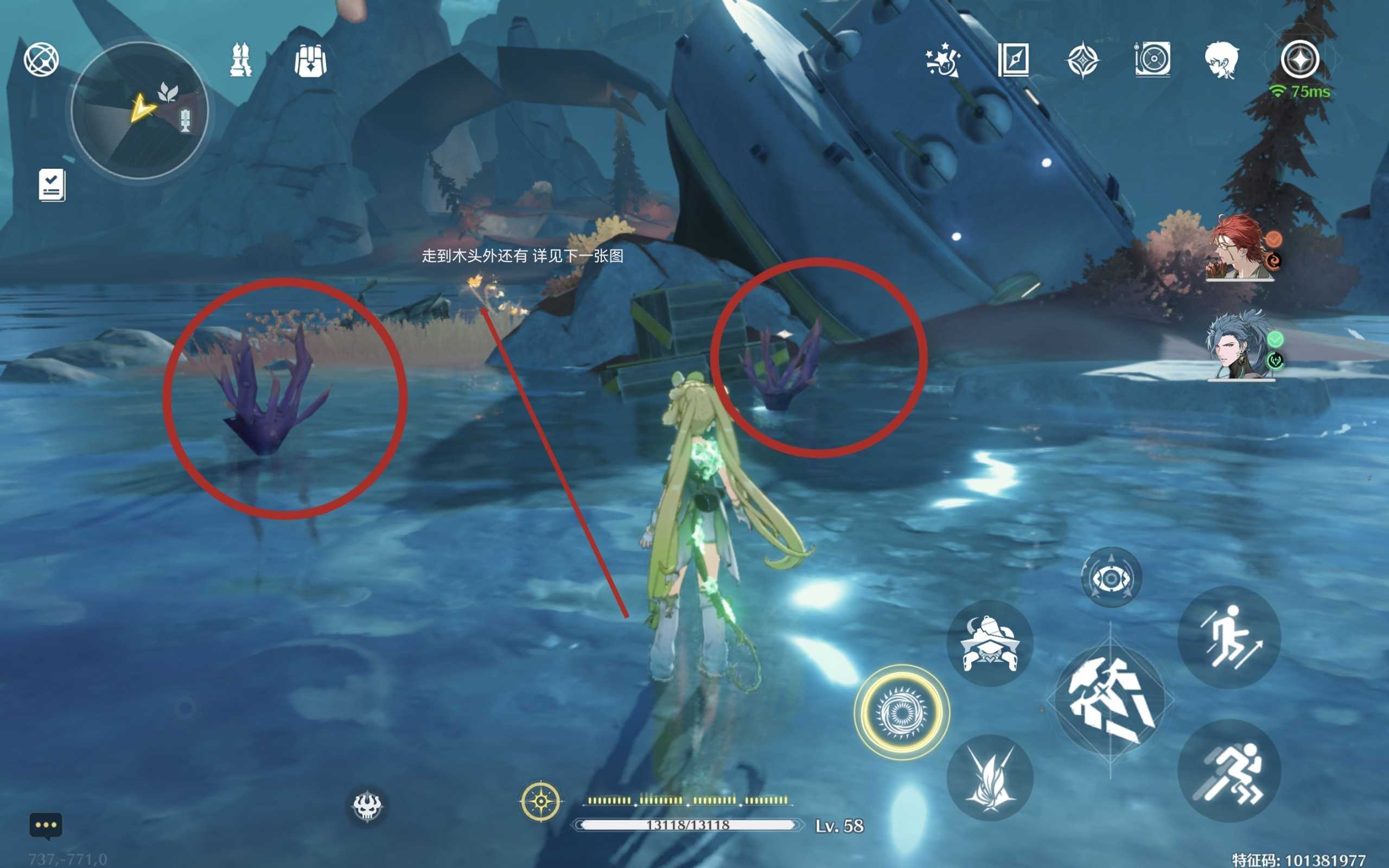Tap the large basic attack button

(x=1110, y=700)
